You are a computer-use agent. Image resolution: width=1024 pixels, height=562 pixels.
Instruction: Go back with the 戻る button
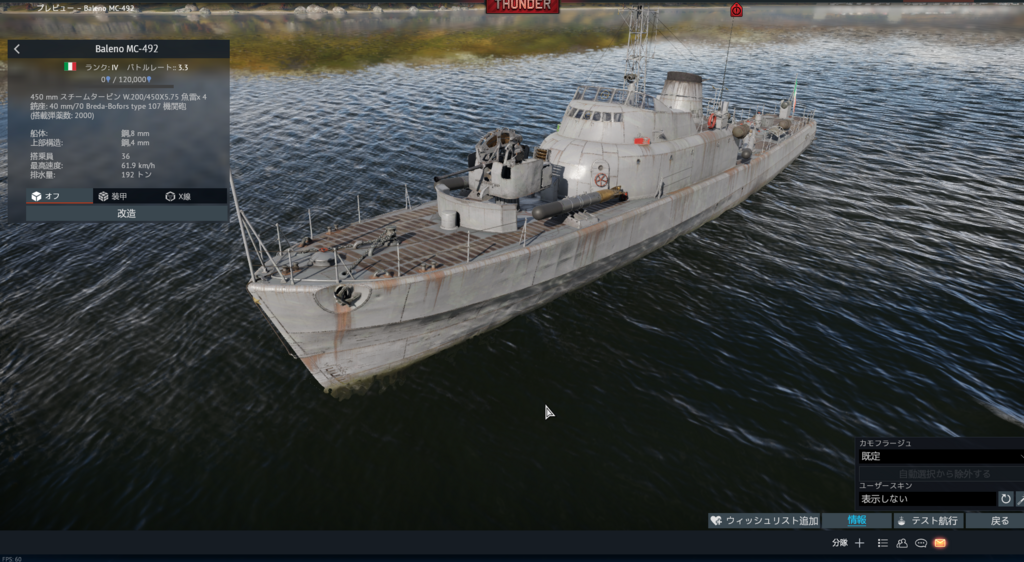point(999,520)
